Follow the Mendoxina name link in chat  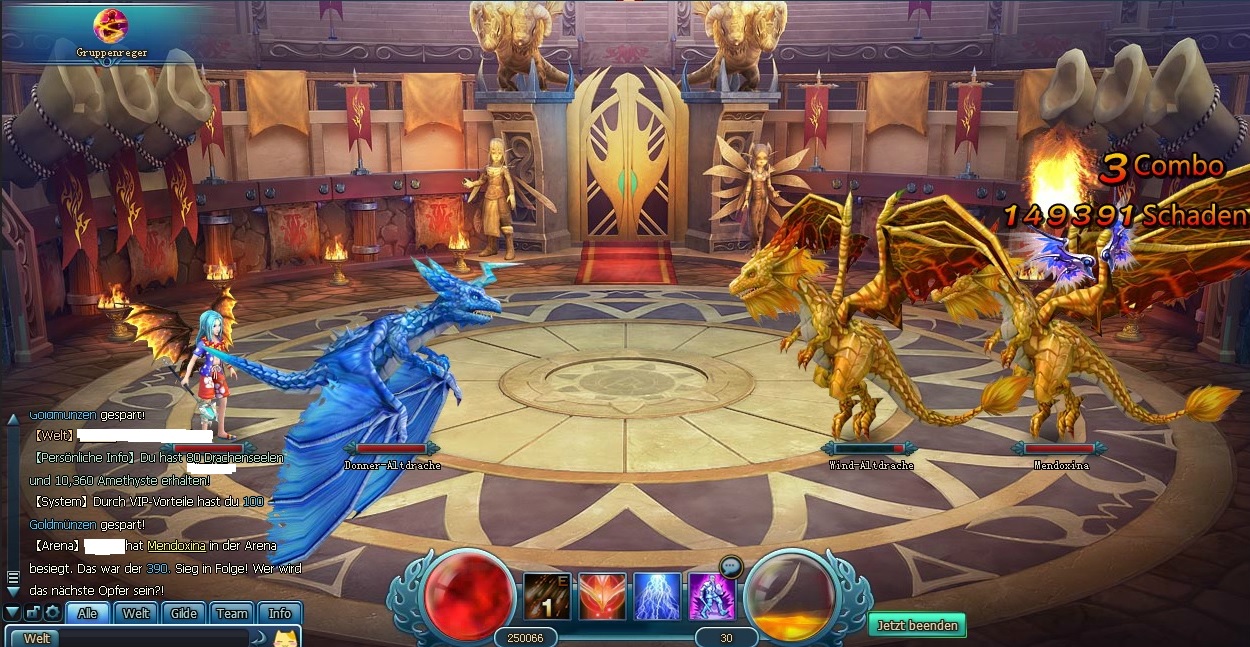point(176,546)
